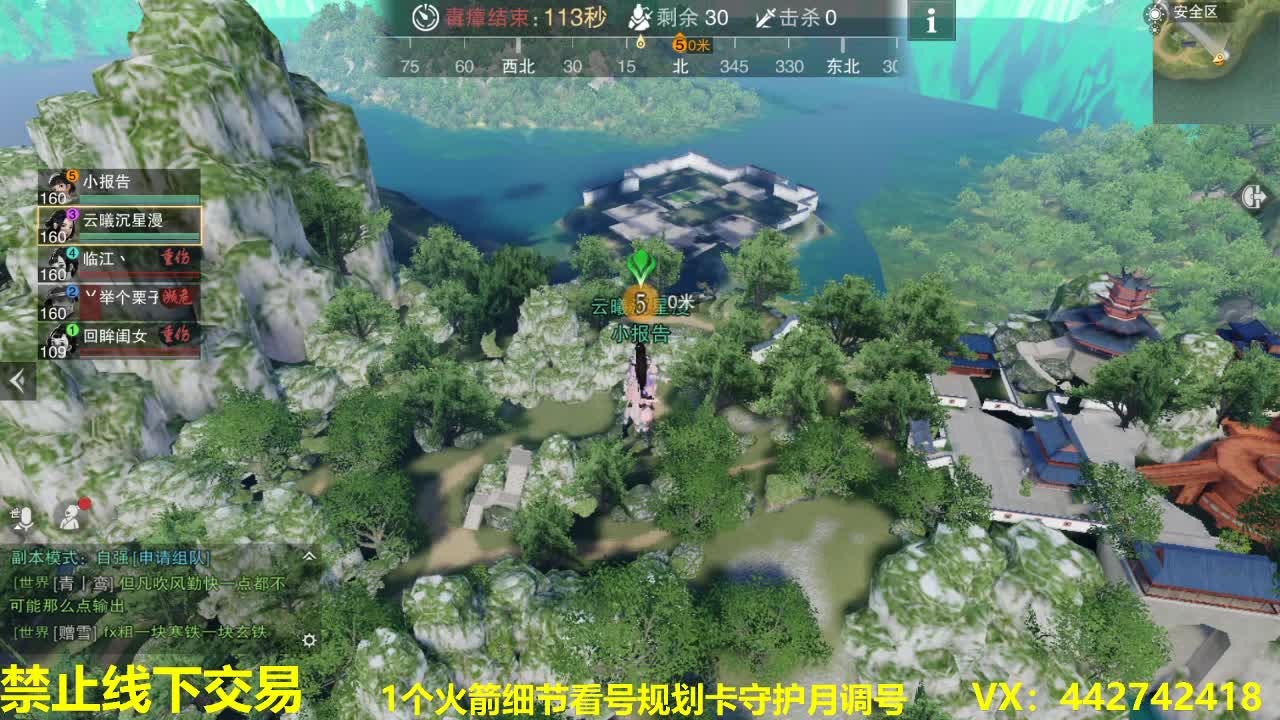The height and width of the screenshot is (720, 1280).
Task: Collapse the chat panel with the chevron arrow
Action: 310,557
